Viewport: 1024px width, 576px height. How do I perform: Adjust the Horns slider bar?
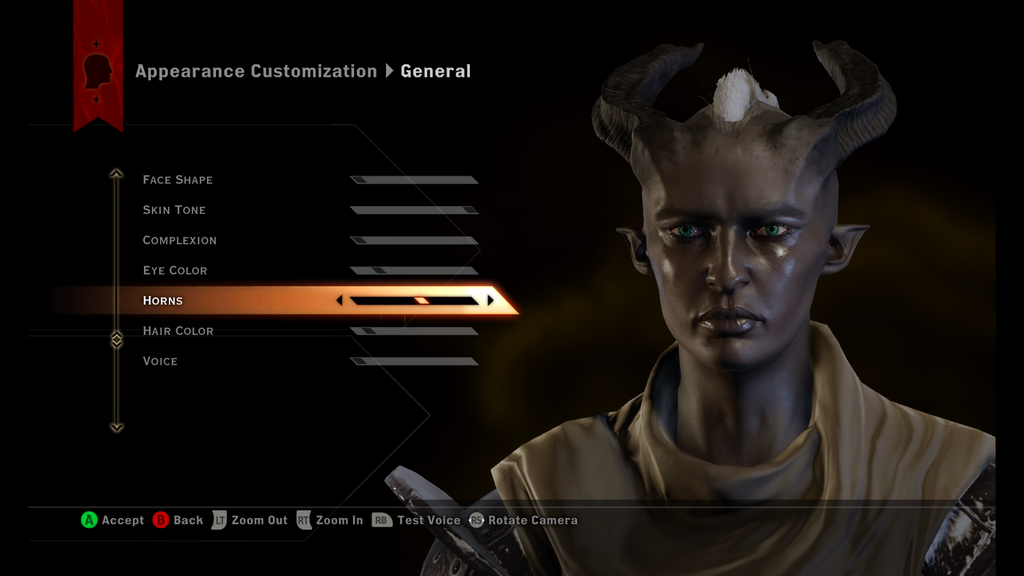tap(414, 300)
